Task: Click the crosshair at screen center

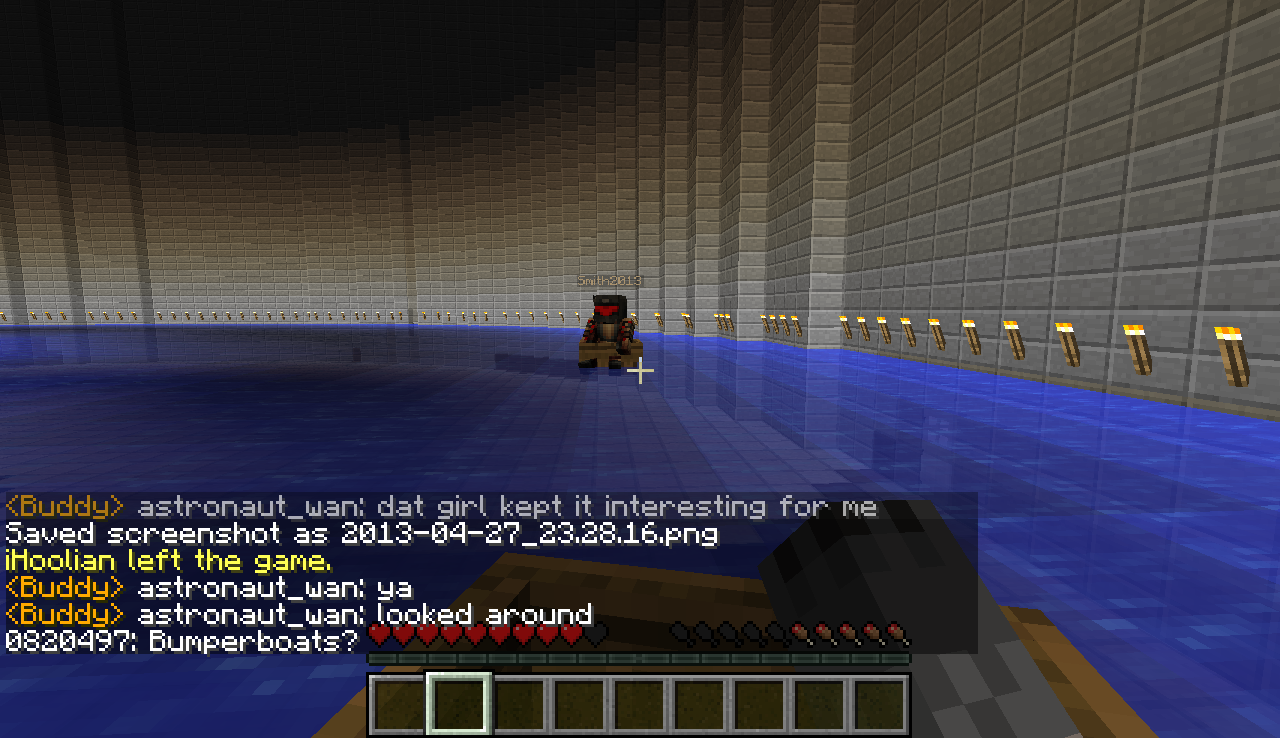Action: click(x=640, y=371)
